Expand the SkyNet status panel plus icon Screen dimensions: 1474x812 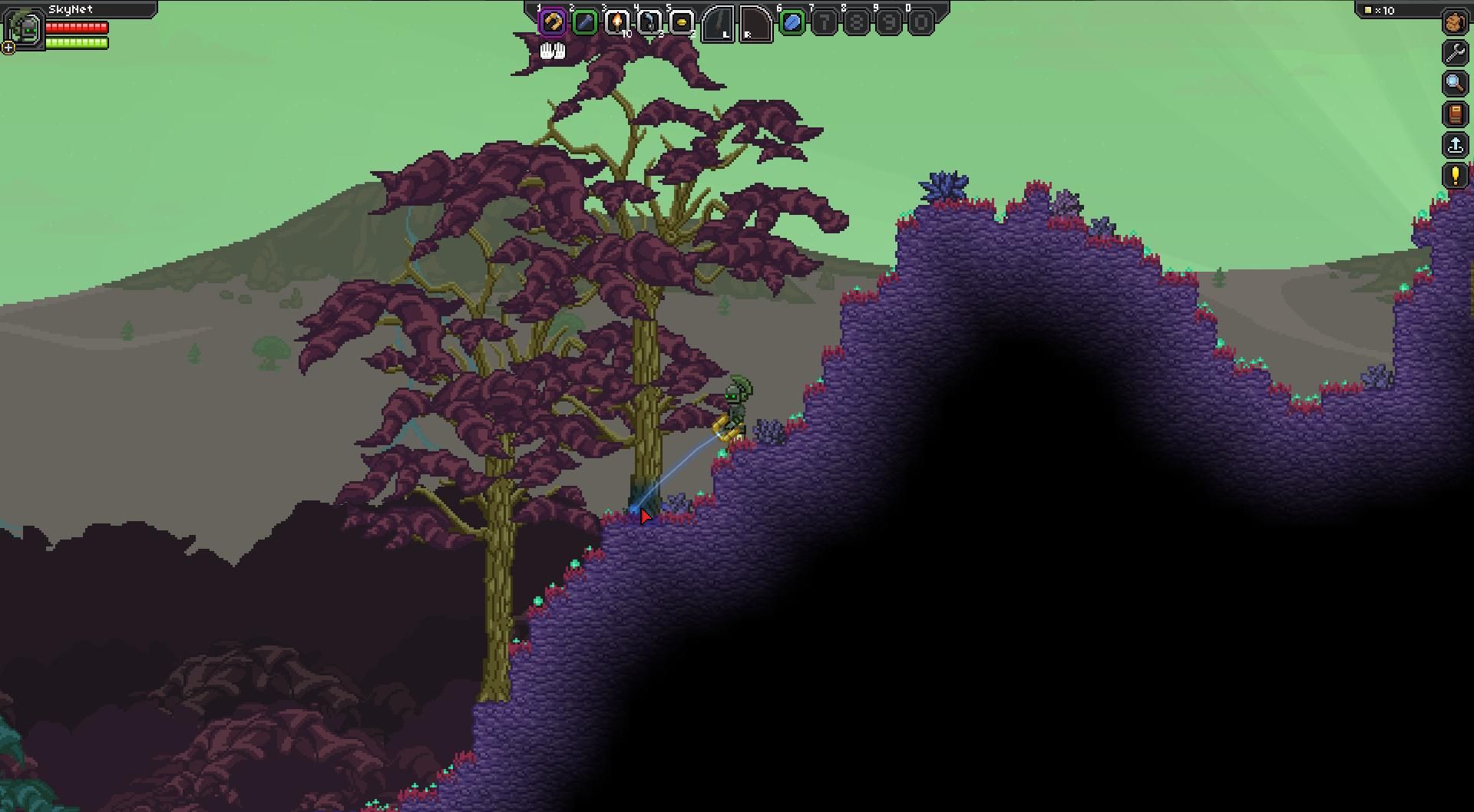pyautogui.click(x=8, y=48)
